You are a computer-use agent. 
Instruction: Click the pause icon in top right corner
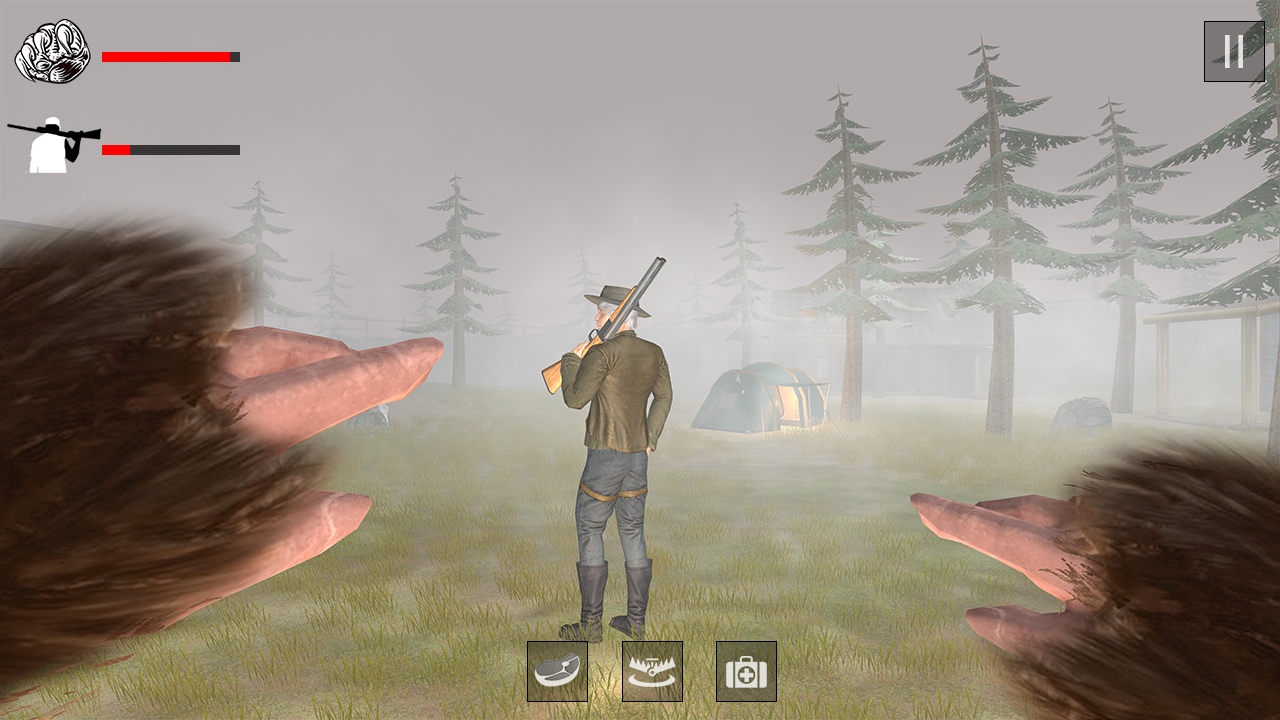[1234, 51]
